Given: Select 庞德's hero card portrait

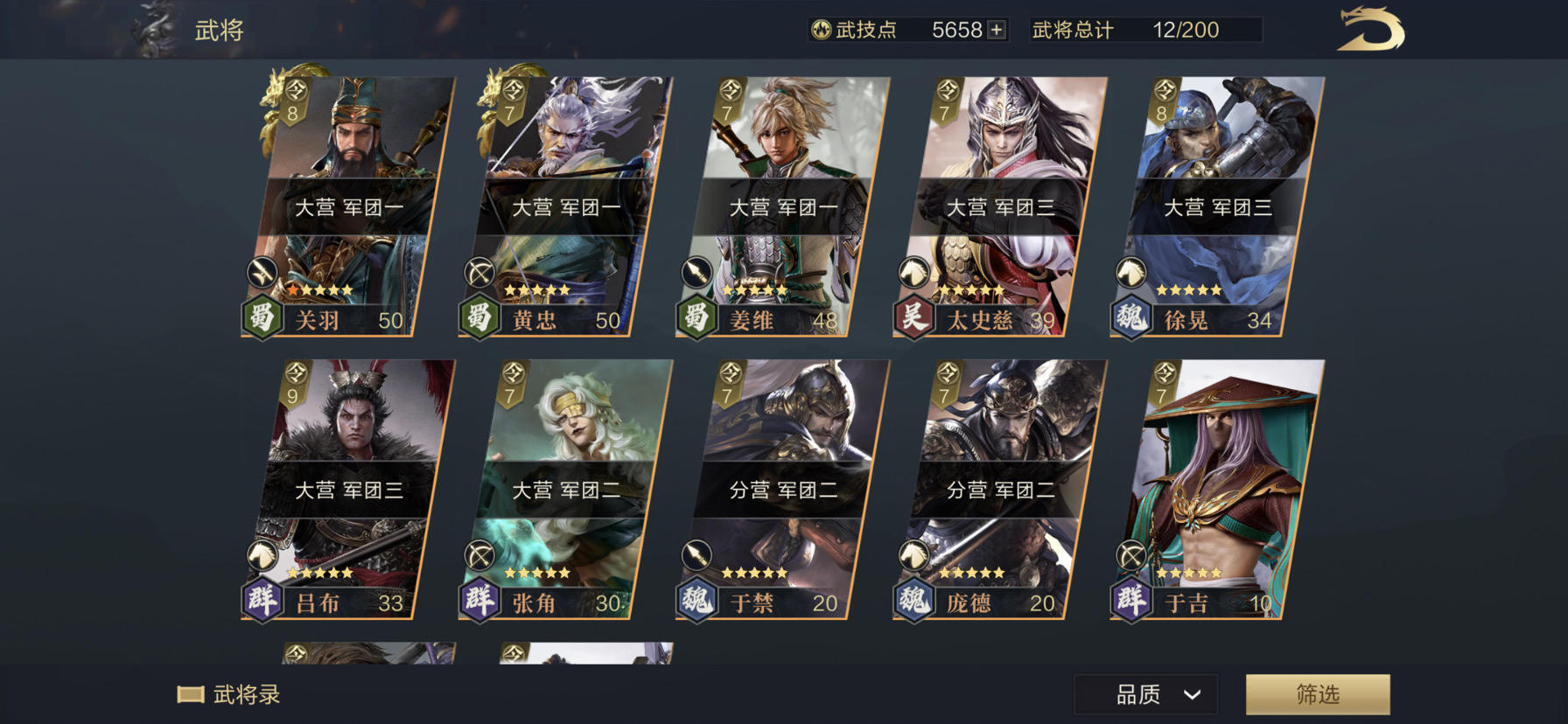Looking at the screenshot, I should pyautogui.click(x=999, y=437).
